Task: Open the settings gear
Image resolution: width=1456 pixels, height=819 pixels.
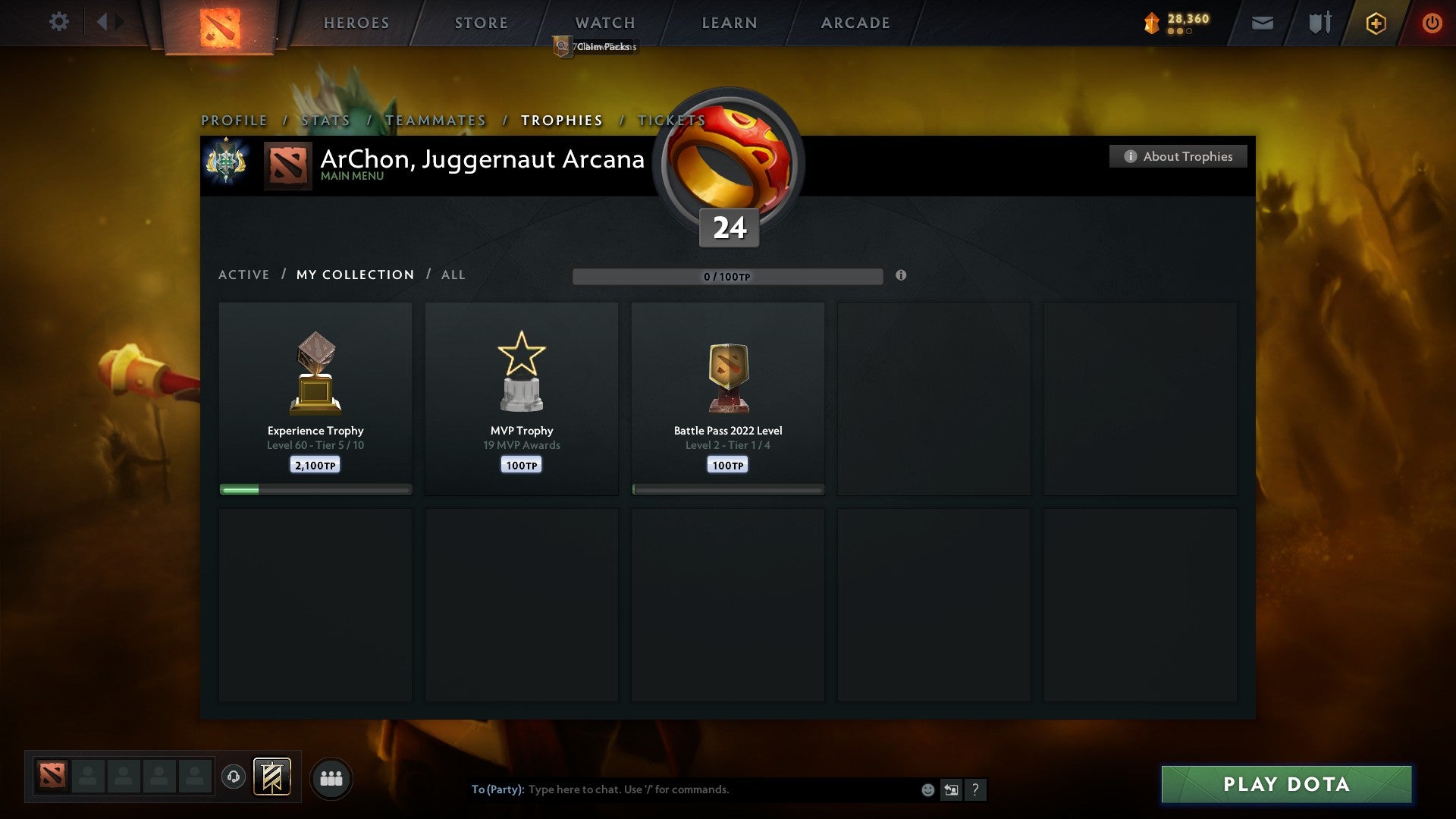Action: (59, 22)
